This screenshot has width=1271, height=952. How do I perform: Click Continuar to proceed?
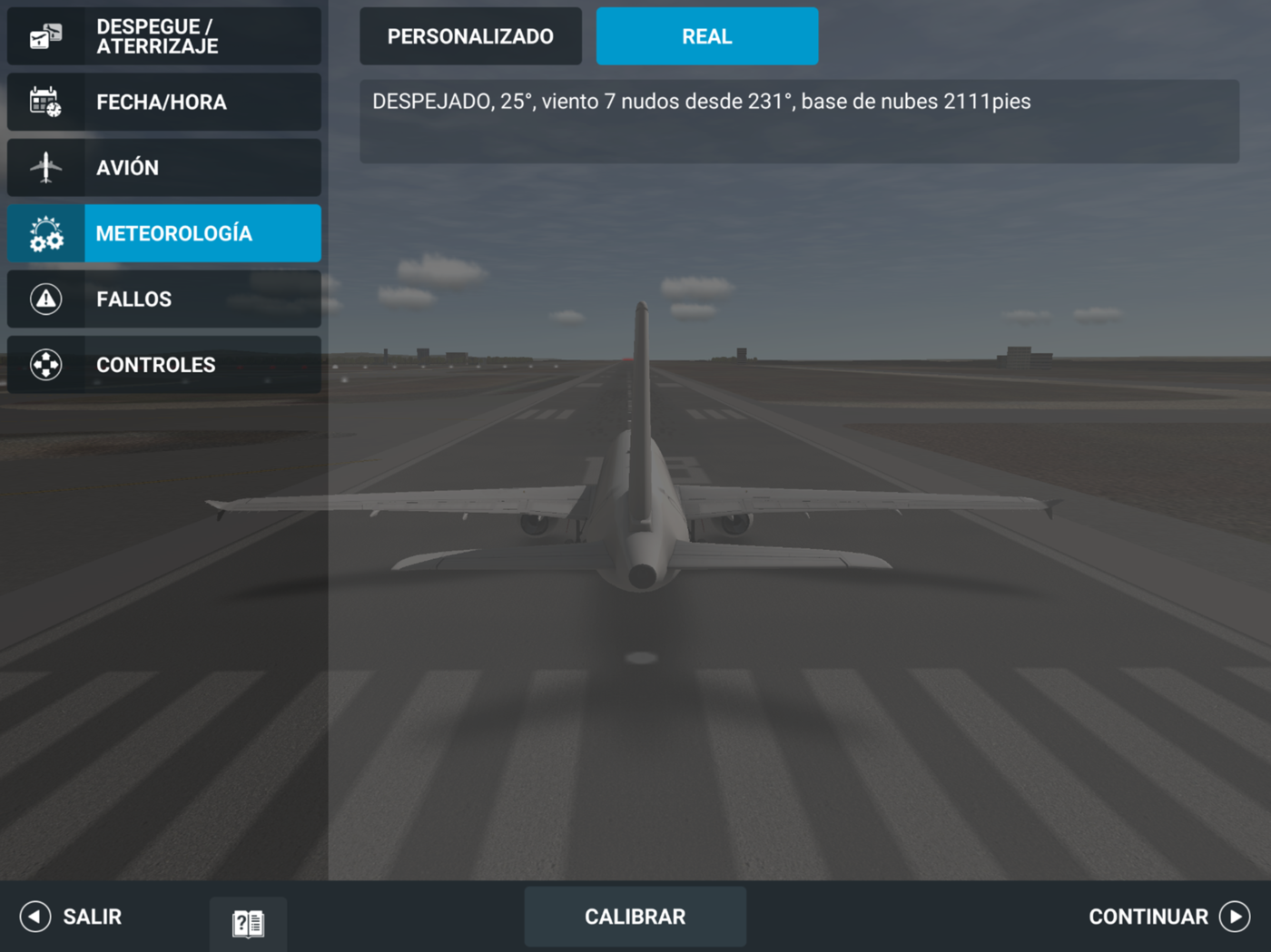pos(1148,917)
